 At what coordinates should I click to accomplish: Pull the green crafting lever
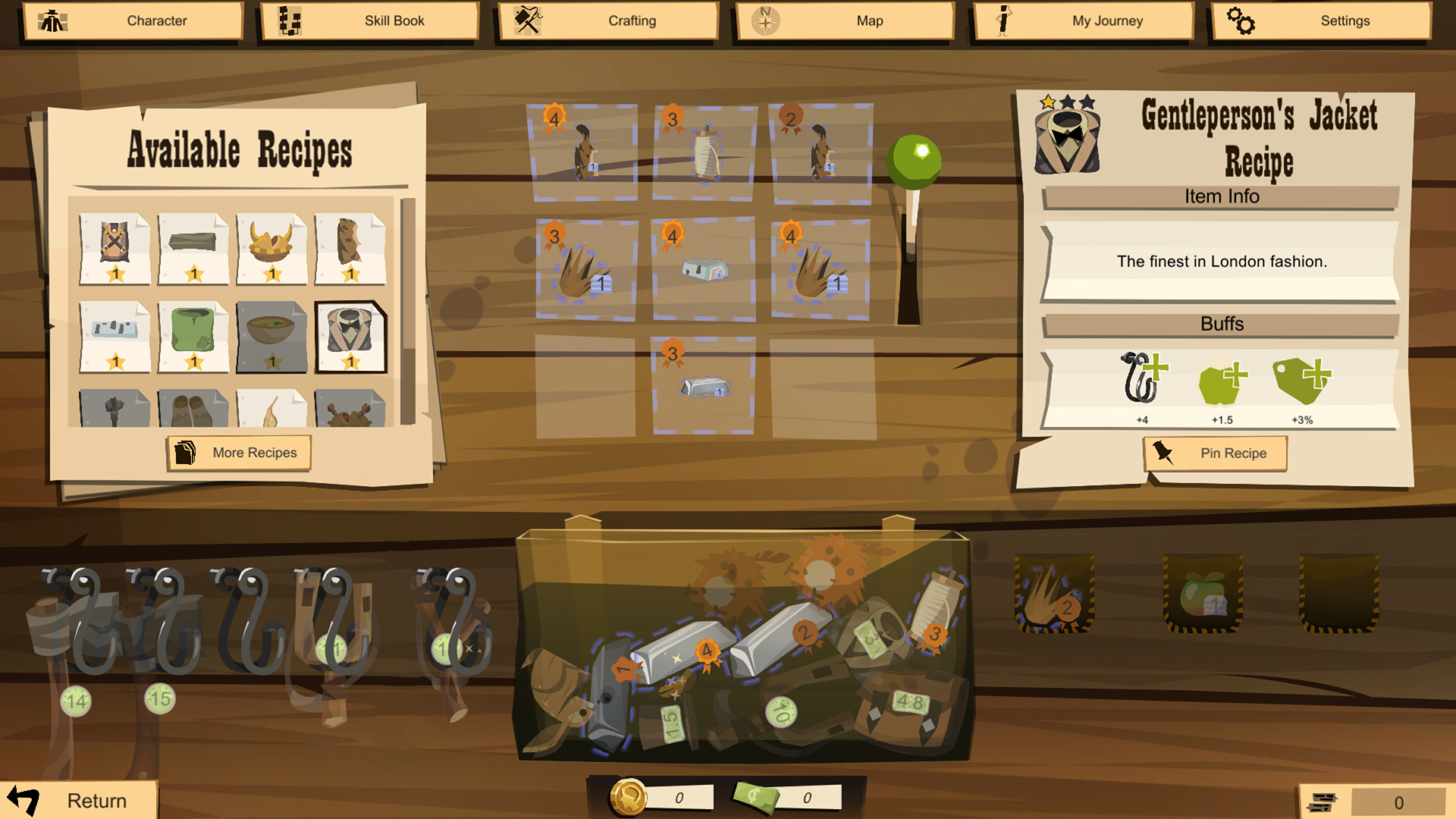pos(915,159)
